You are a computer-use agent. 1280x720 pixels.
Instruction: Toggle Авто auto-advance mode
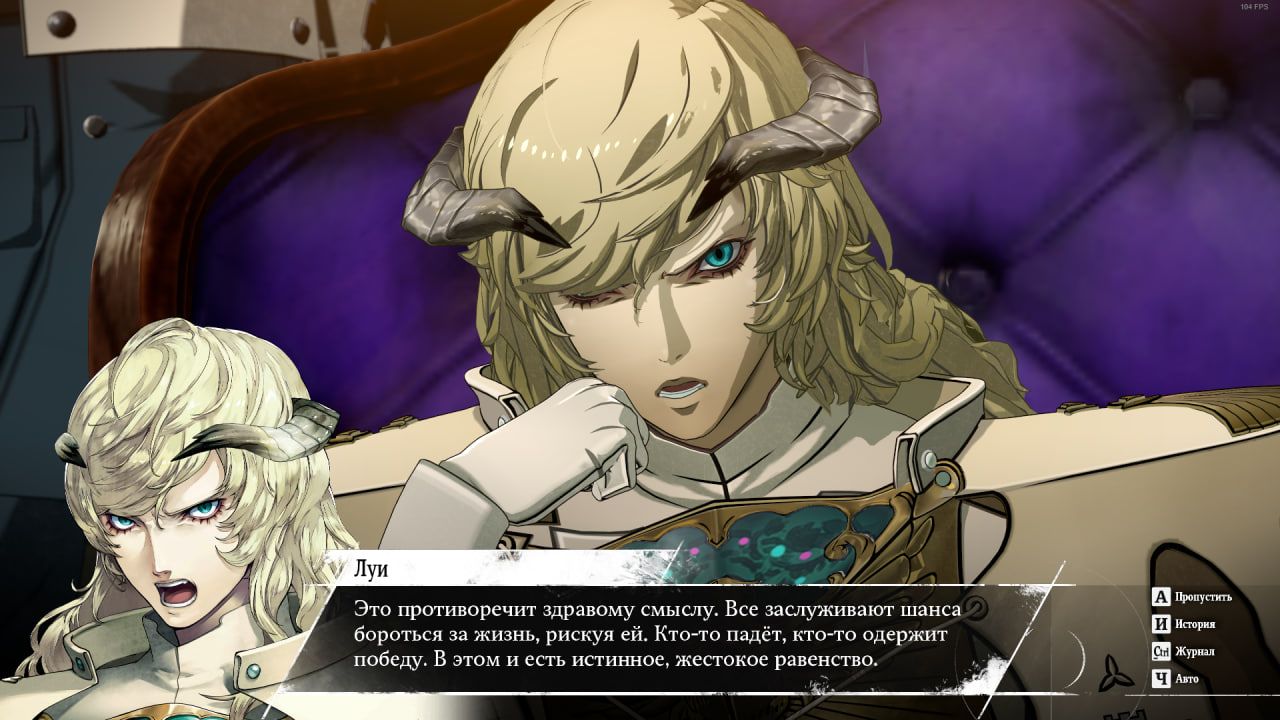tap(1176, 680)
